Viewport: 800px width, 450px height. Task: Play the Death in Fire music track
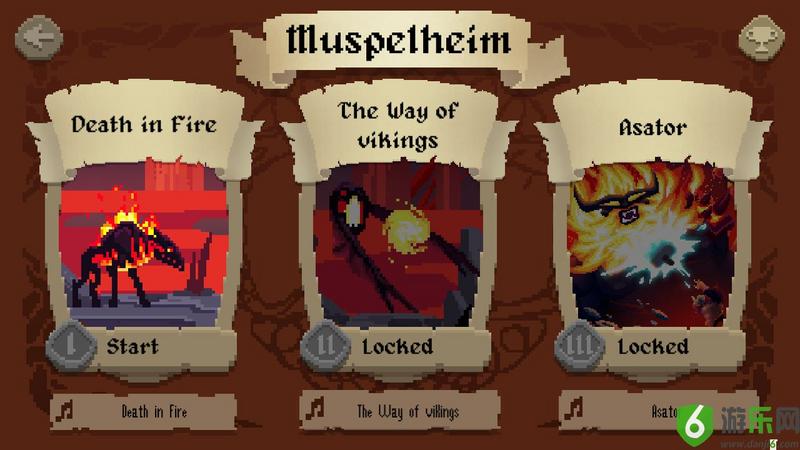[143, 410]
